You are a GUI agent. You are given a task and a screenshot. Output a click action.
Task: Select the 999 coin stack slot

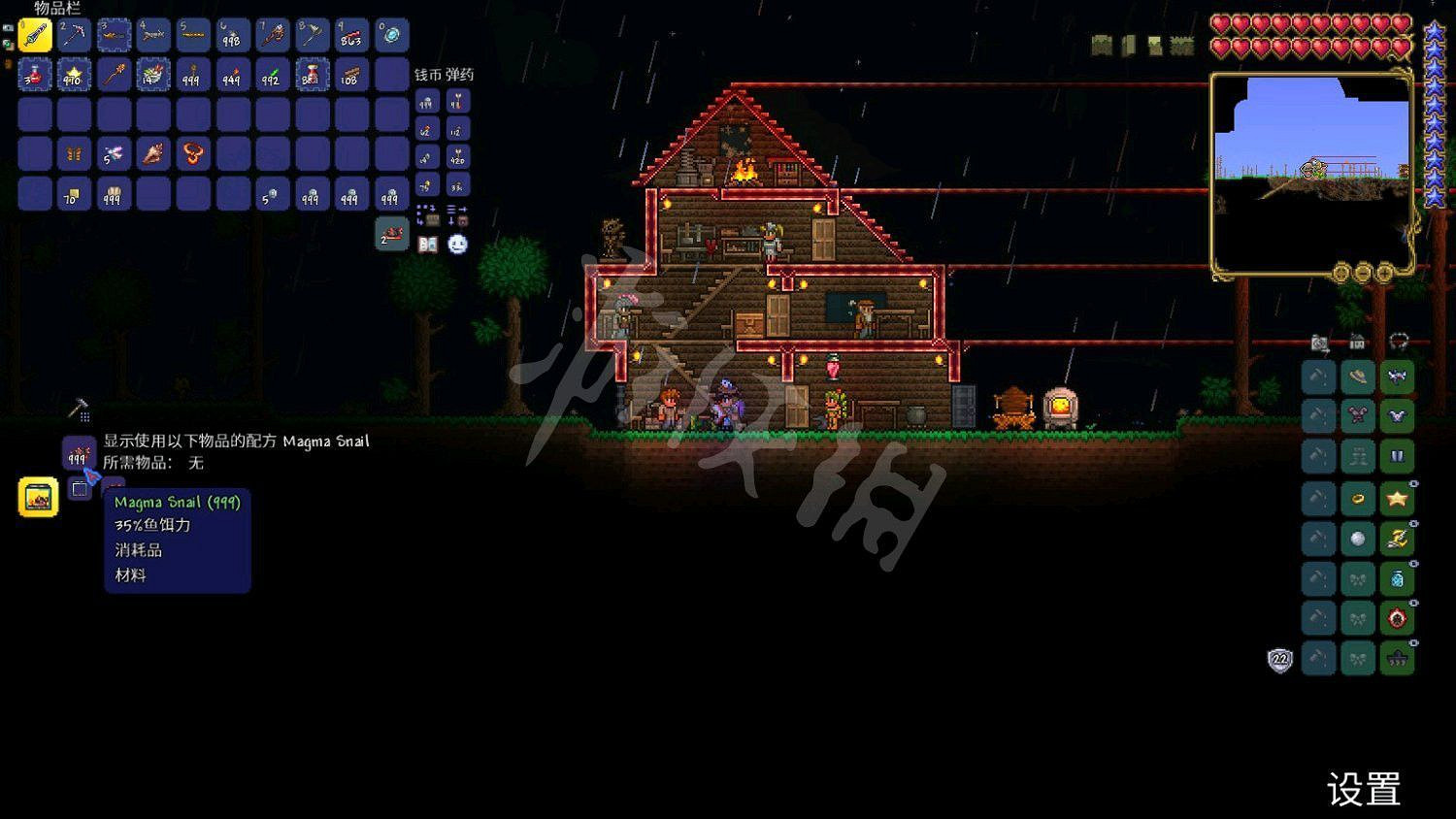click(x=427, y=102)
